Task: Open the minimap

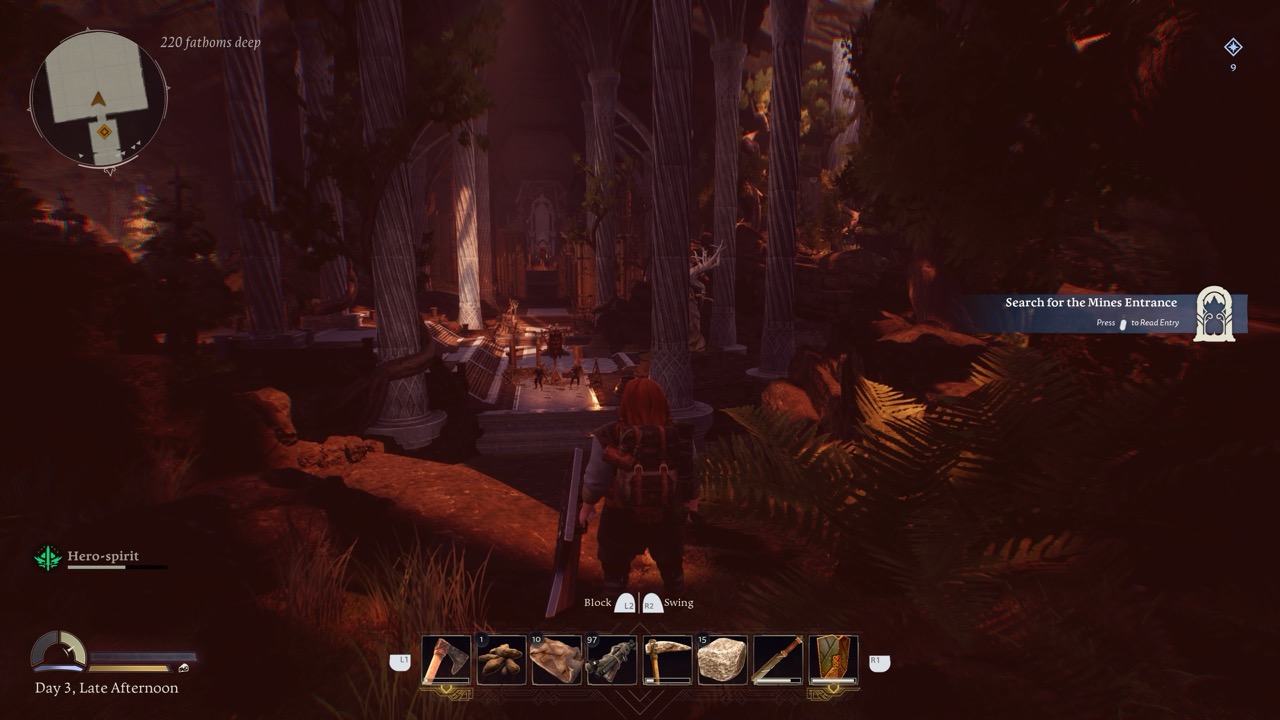Action: 99,98
